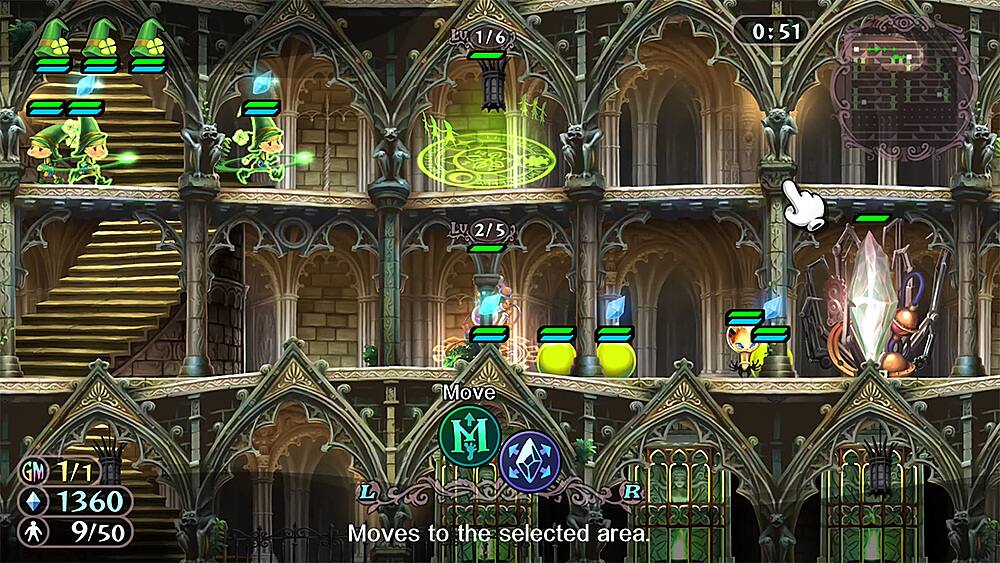1000x563 pixels.
Task: Click the castle minimap
Action: coord(903,85)
